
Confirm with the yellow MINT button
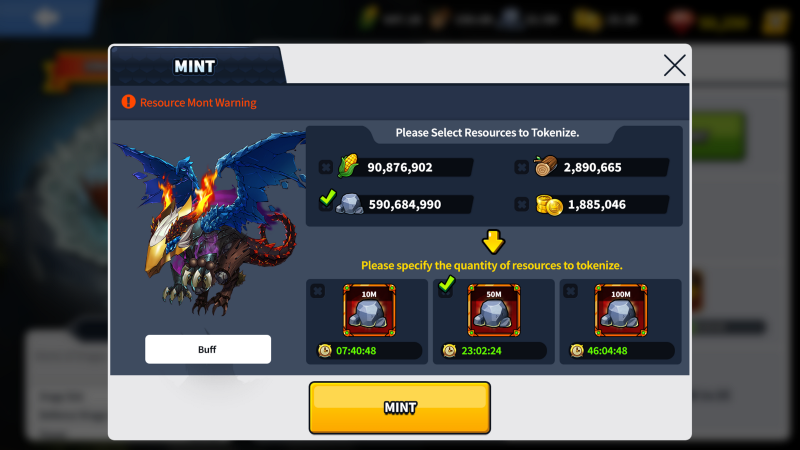tap(399, 408)
